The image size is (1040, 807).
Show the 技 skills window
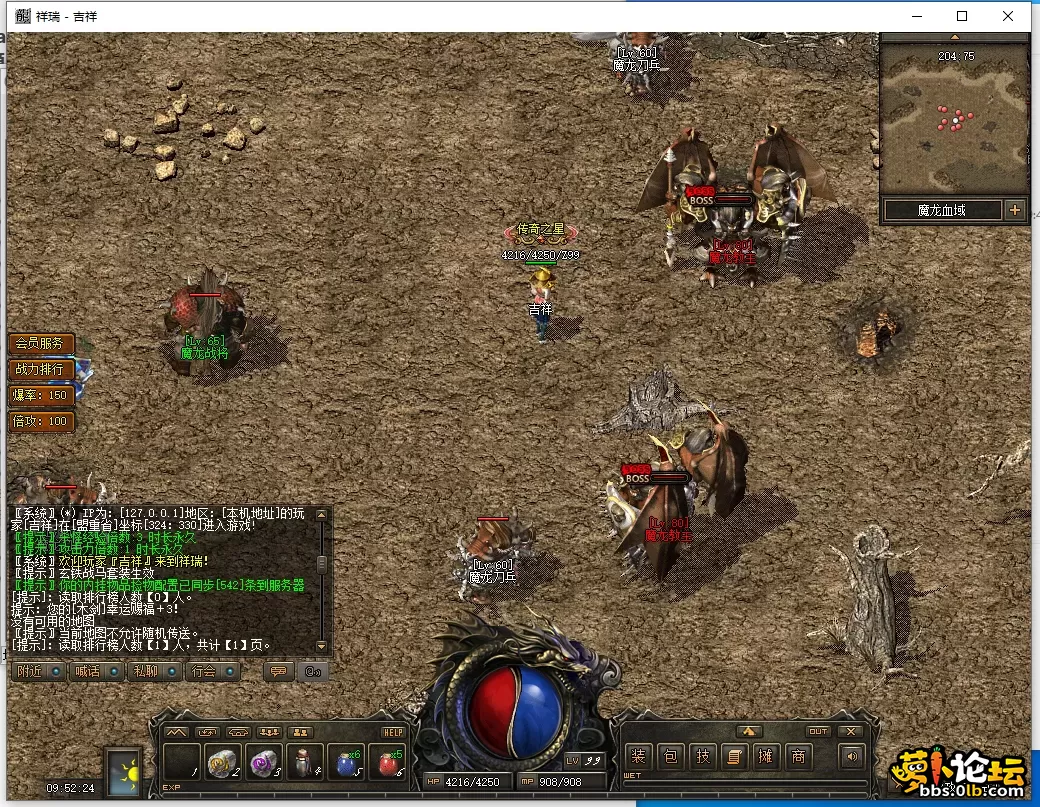[702, 757]
